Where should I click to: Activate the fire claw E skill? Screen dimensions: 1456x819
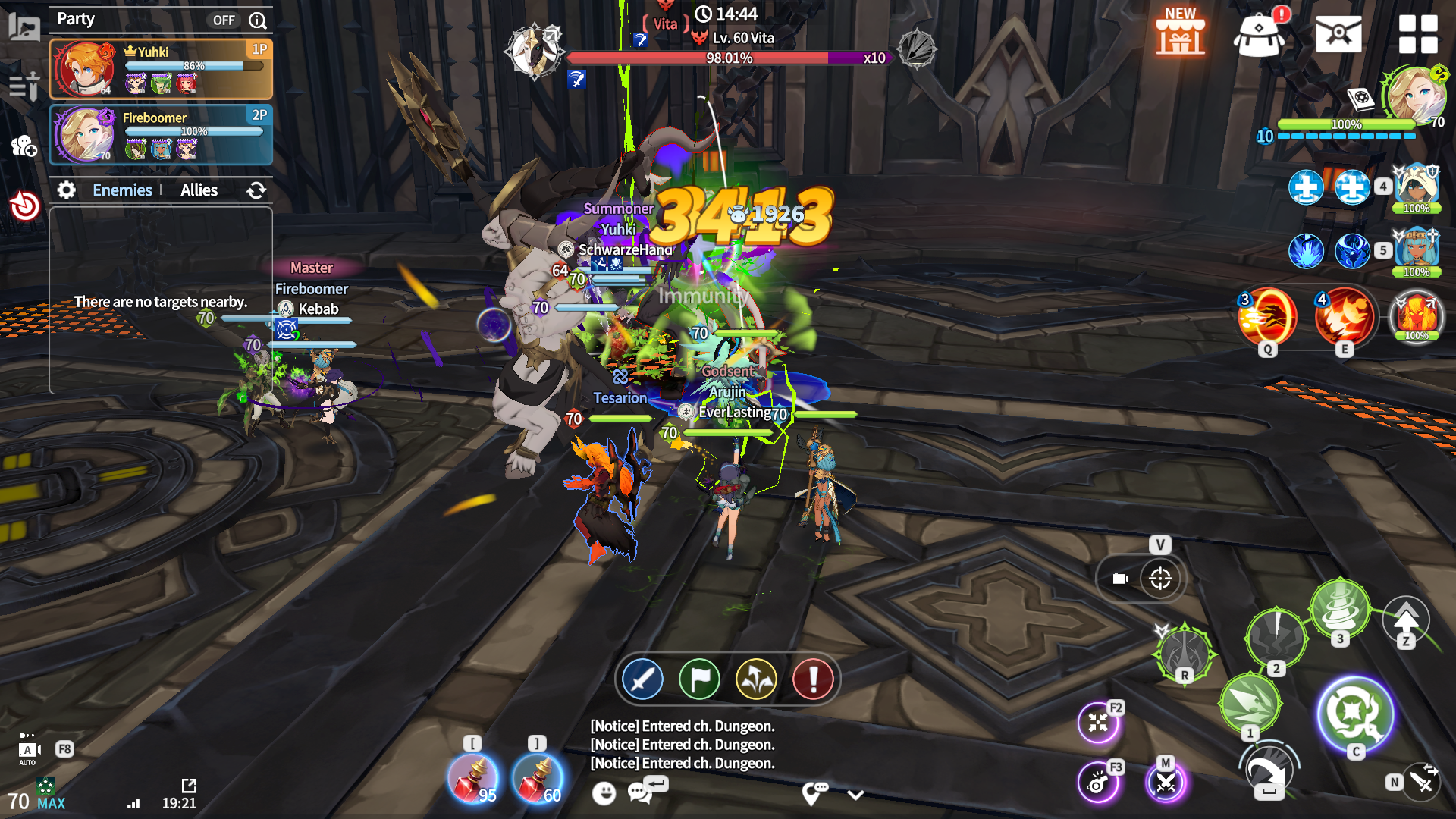(1344, 317)
